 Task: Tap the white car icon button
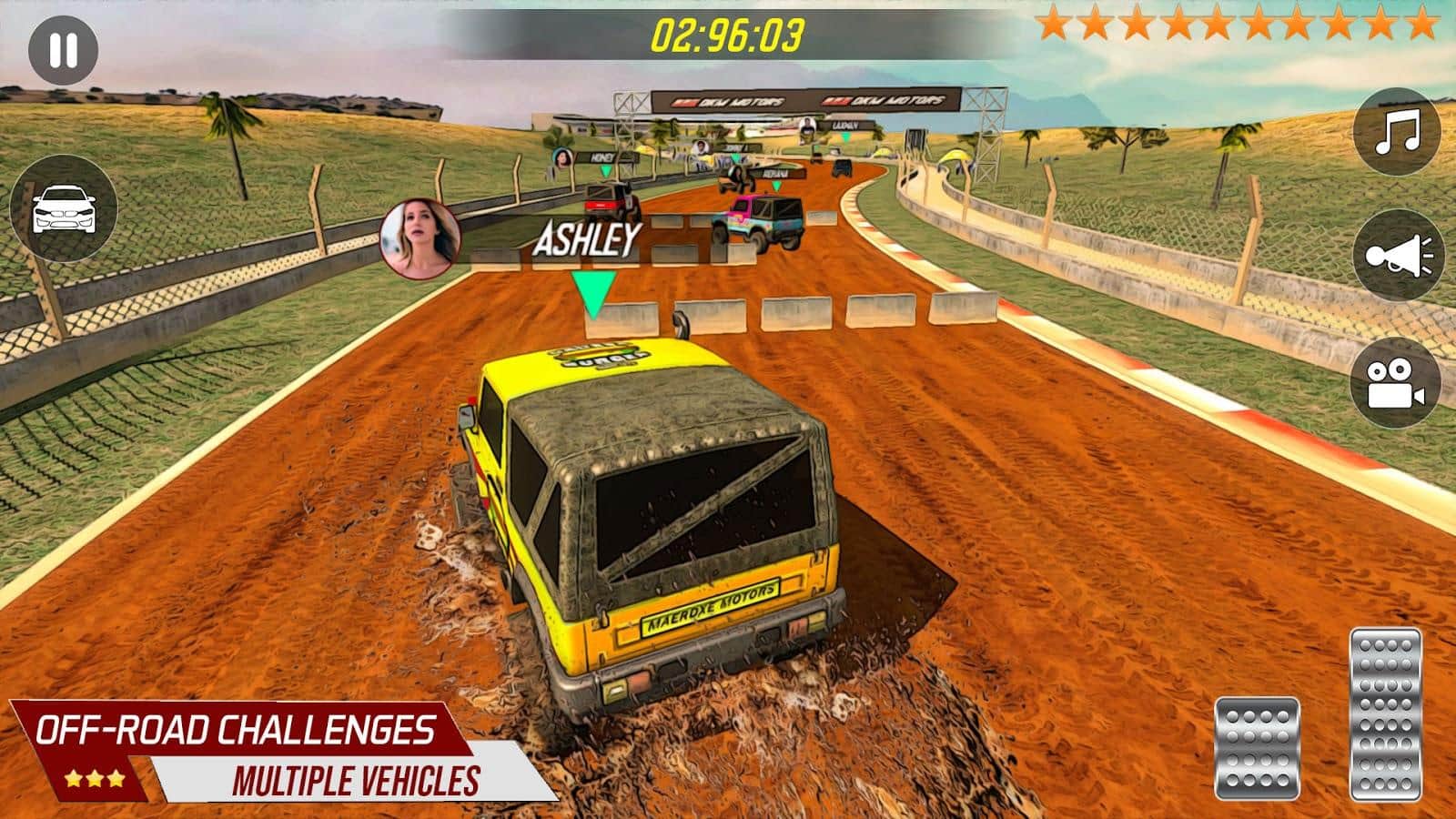[x=63, y=209]
